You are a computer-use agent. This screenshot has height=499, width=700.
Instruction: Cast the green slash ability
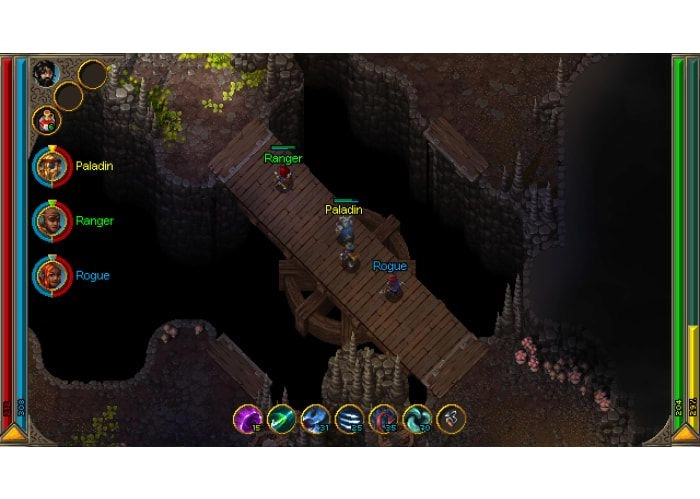tap(281, 419)
